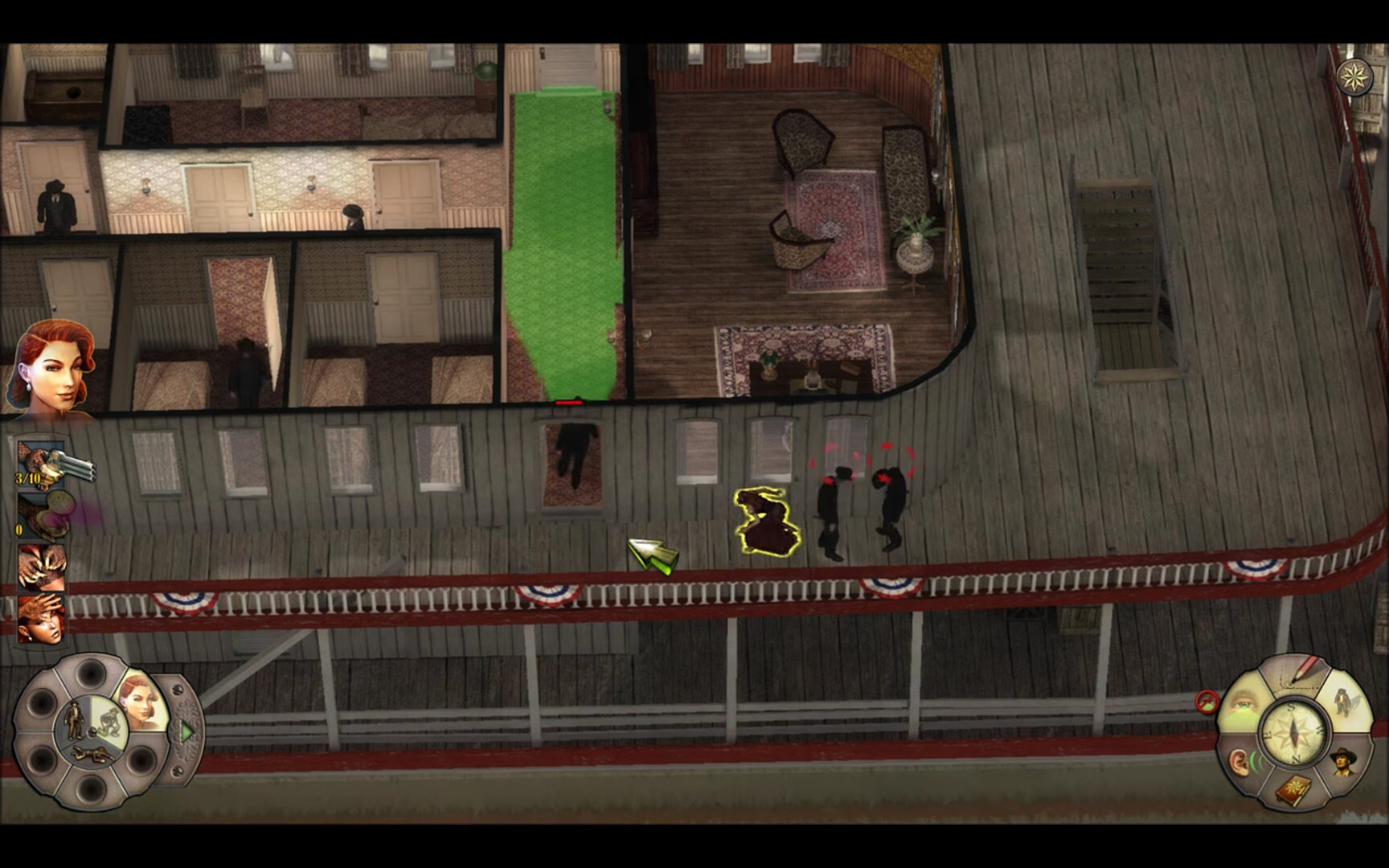Open the gold star medallion button
This screenshot has height=868, width=1389.
(x=1355, y=77)
